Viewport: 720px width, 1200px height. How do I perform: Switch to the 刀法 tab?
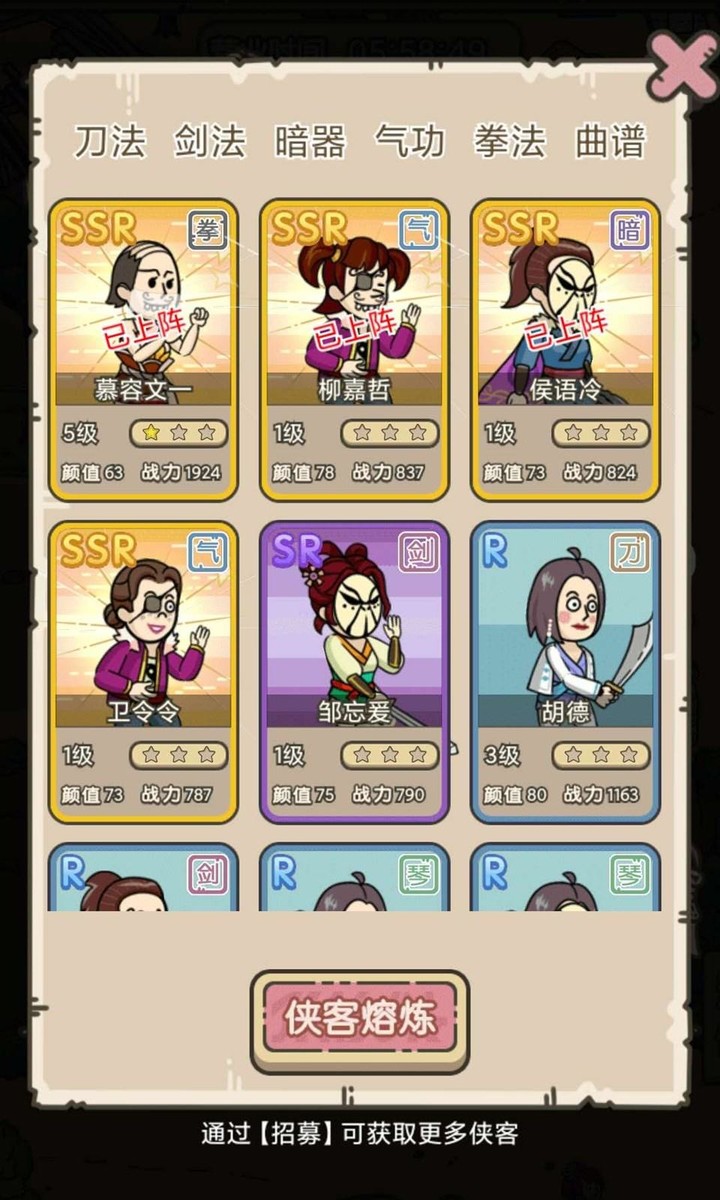[x=109, y=141]
